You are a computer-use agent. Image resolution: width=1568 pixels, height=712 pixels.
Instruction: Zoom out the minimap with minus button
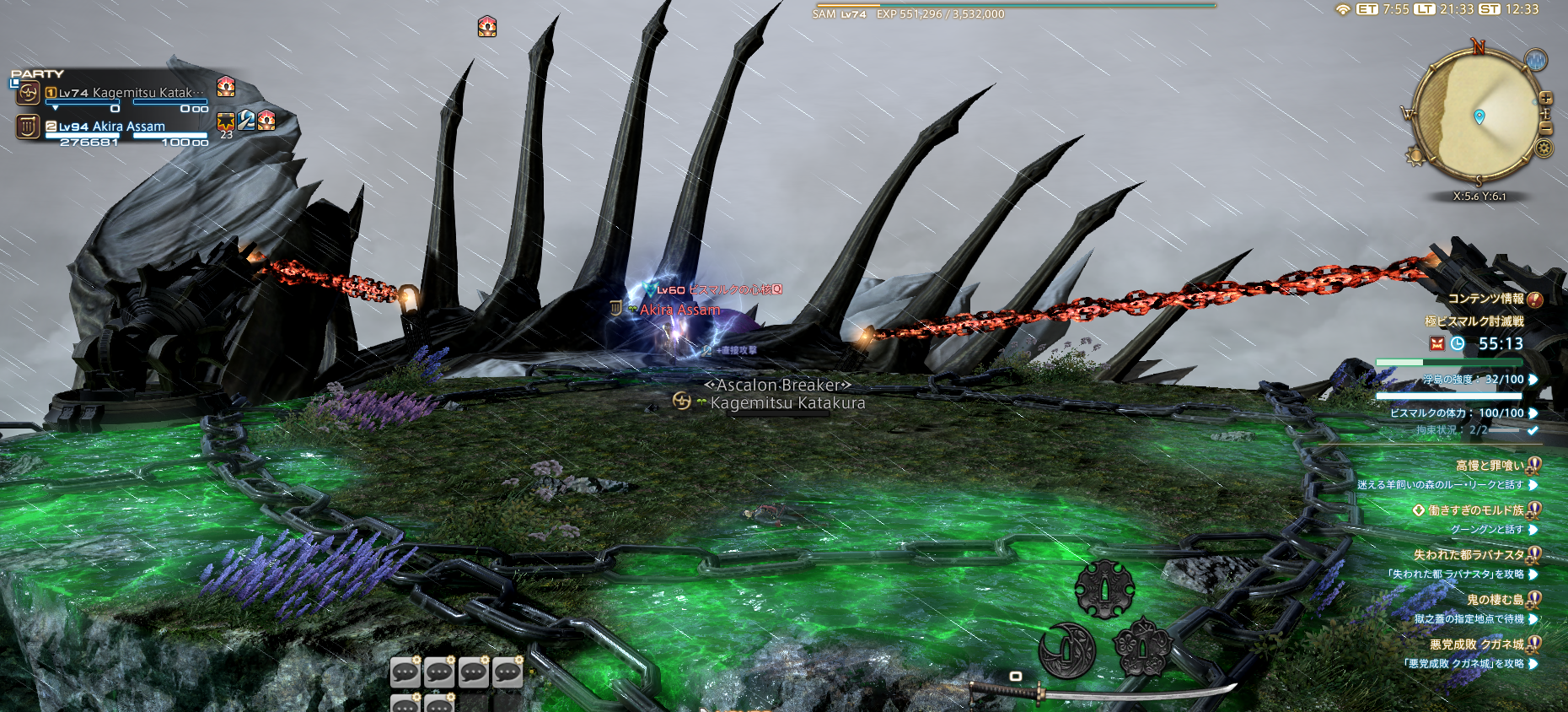coord(1546,128)
